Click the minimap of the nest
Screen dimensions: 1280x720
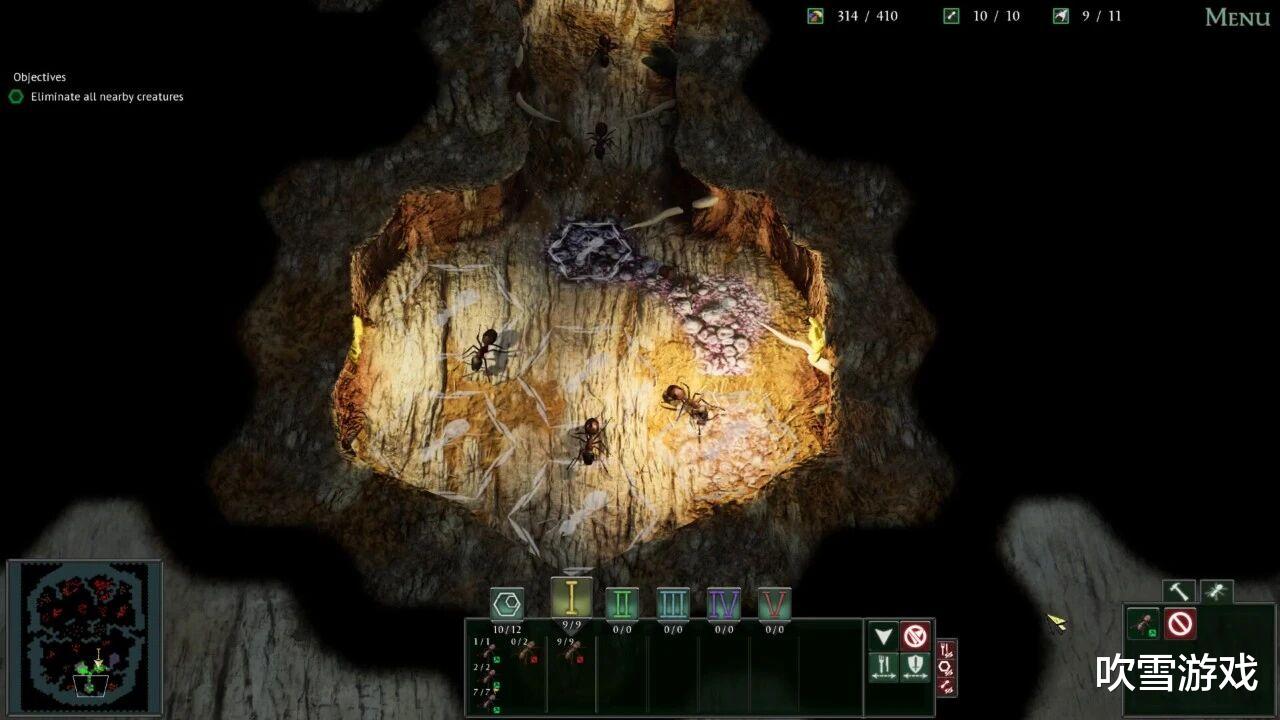point(85,637)
